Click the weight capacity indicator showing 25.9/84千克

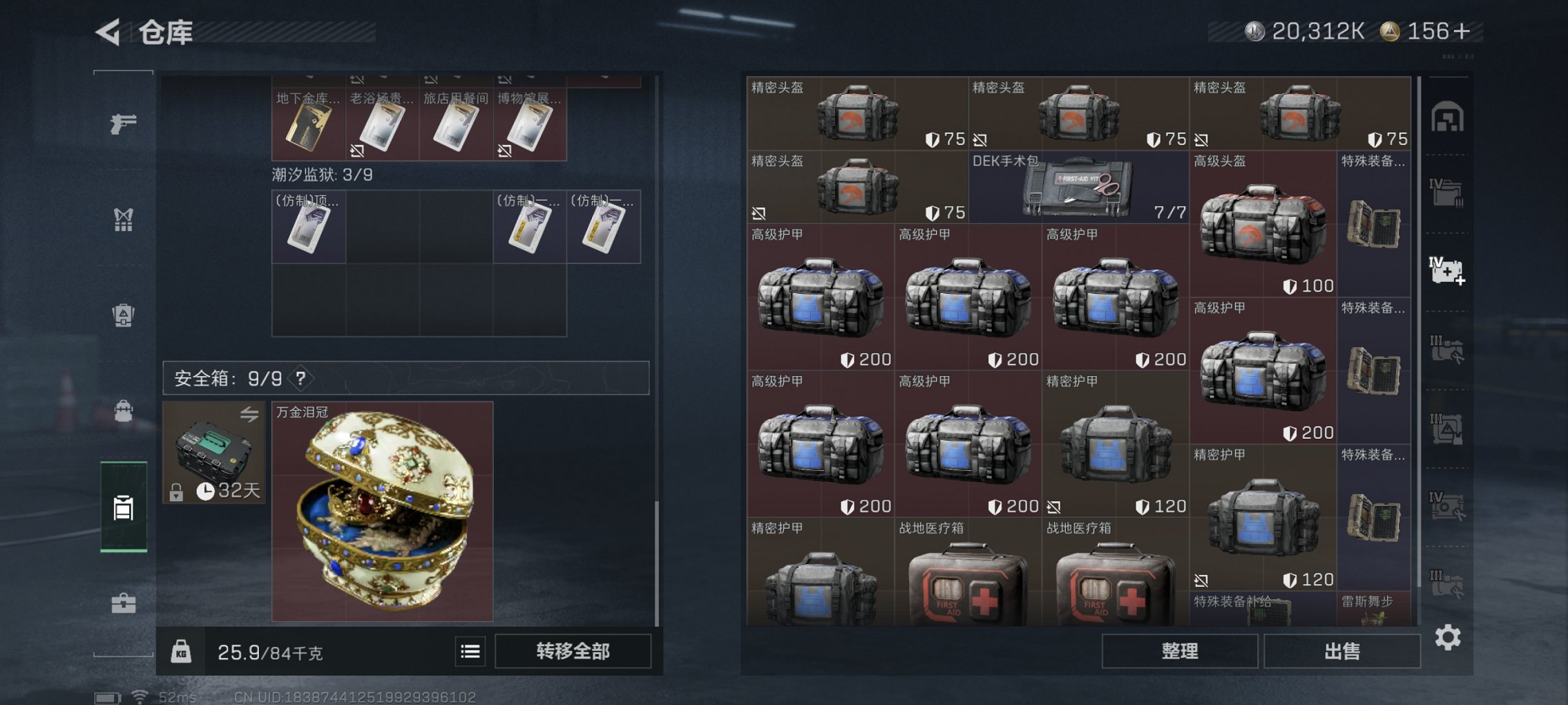[269, 652]
